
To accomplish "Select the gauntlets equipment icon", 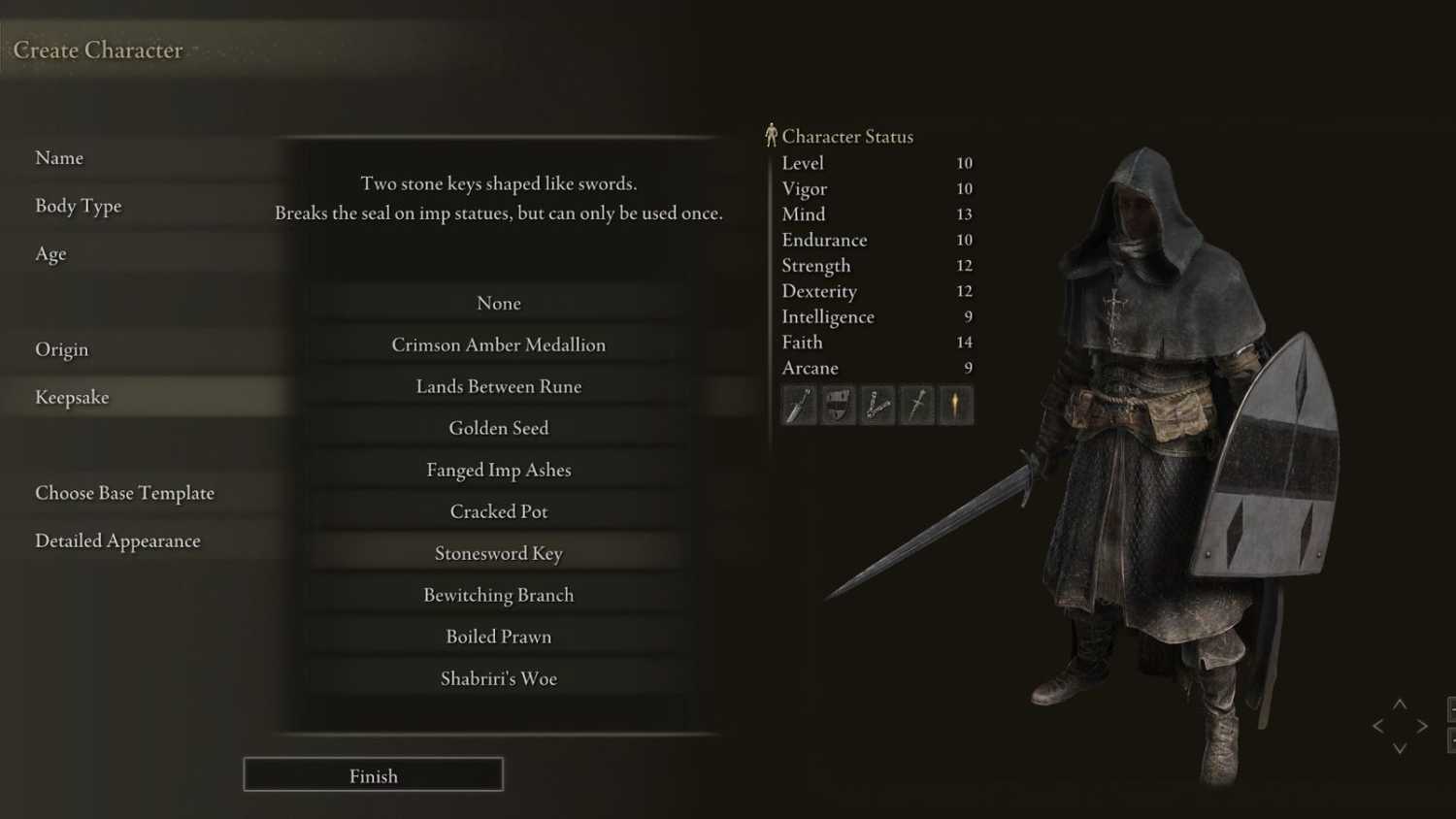I will 877,405.
